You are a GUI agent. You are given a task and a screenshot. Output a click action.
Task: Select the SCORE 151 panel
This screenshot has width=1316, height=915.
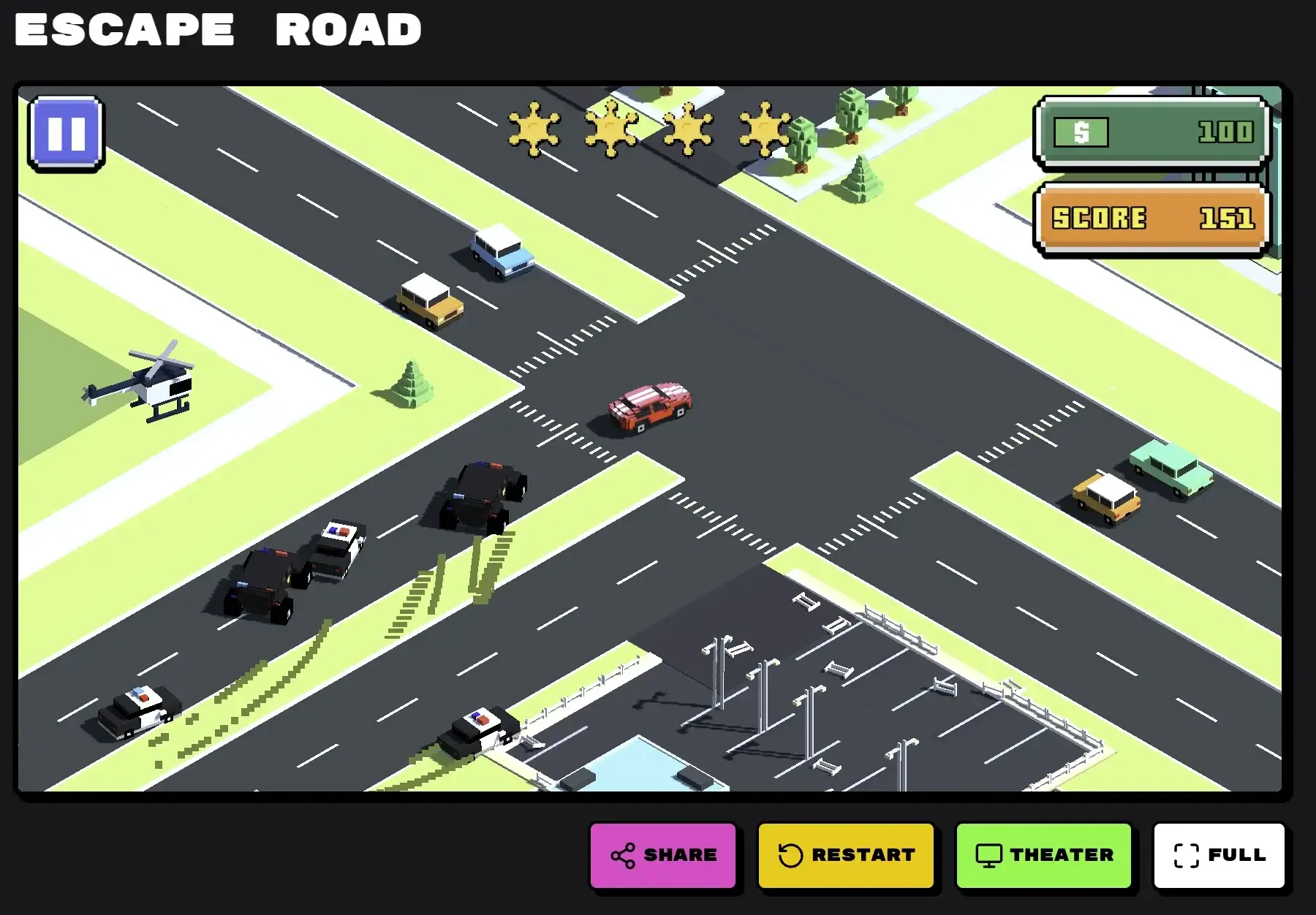pyautogui.click(x=1151, y=219)
